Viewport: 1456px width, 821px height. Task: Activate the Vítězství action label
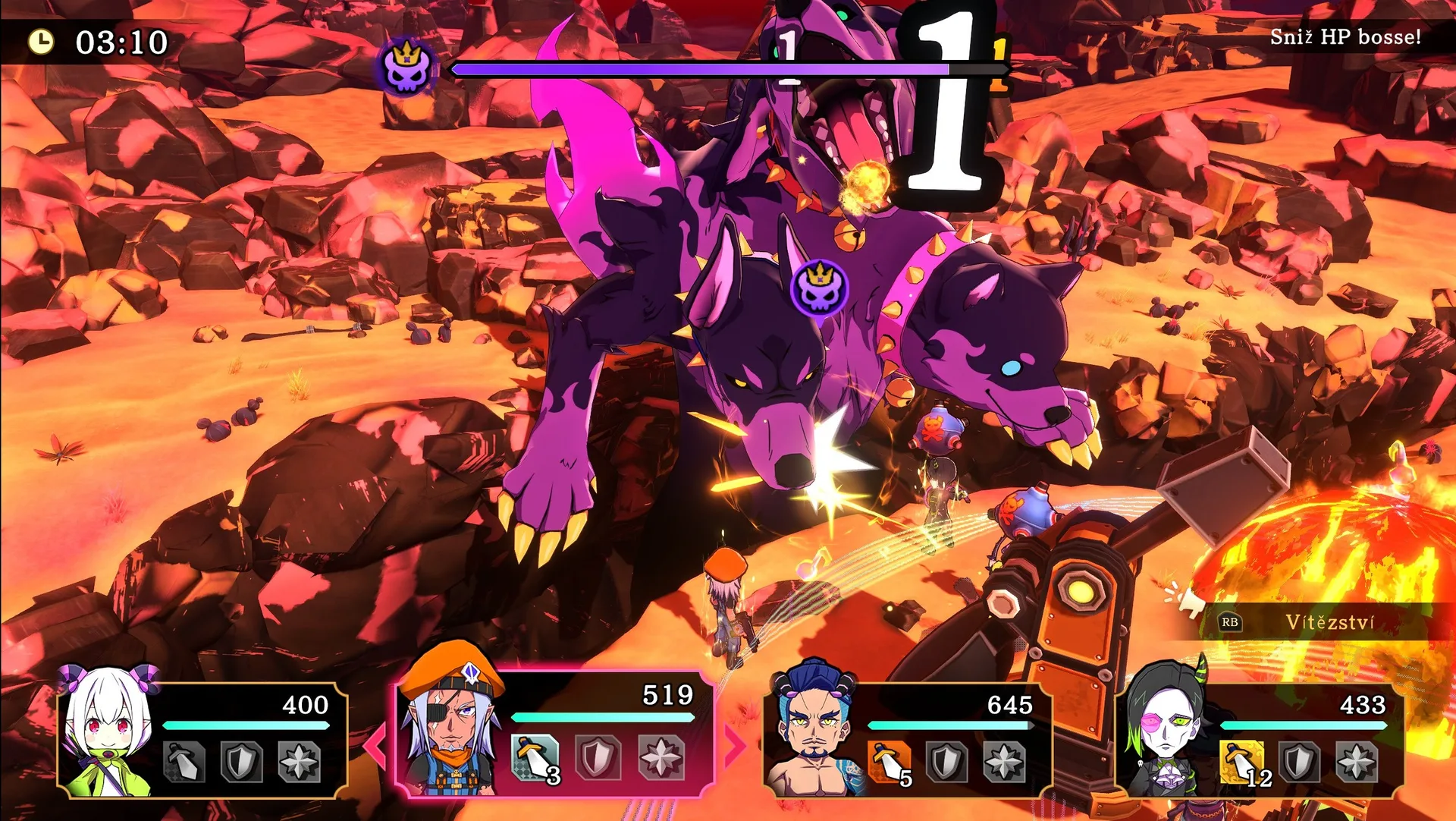1329,623
